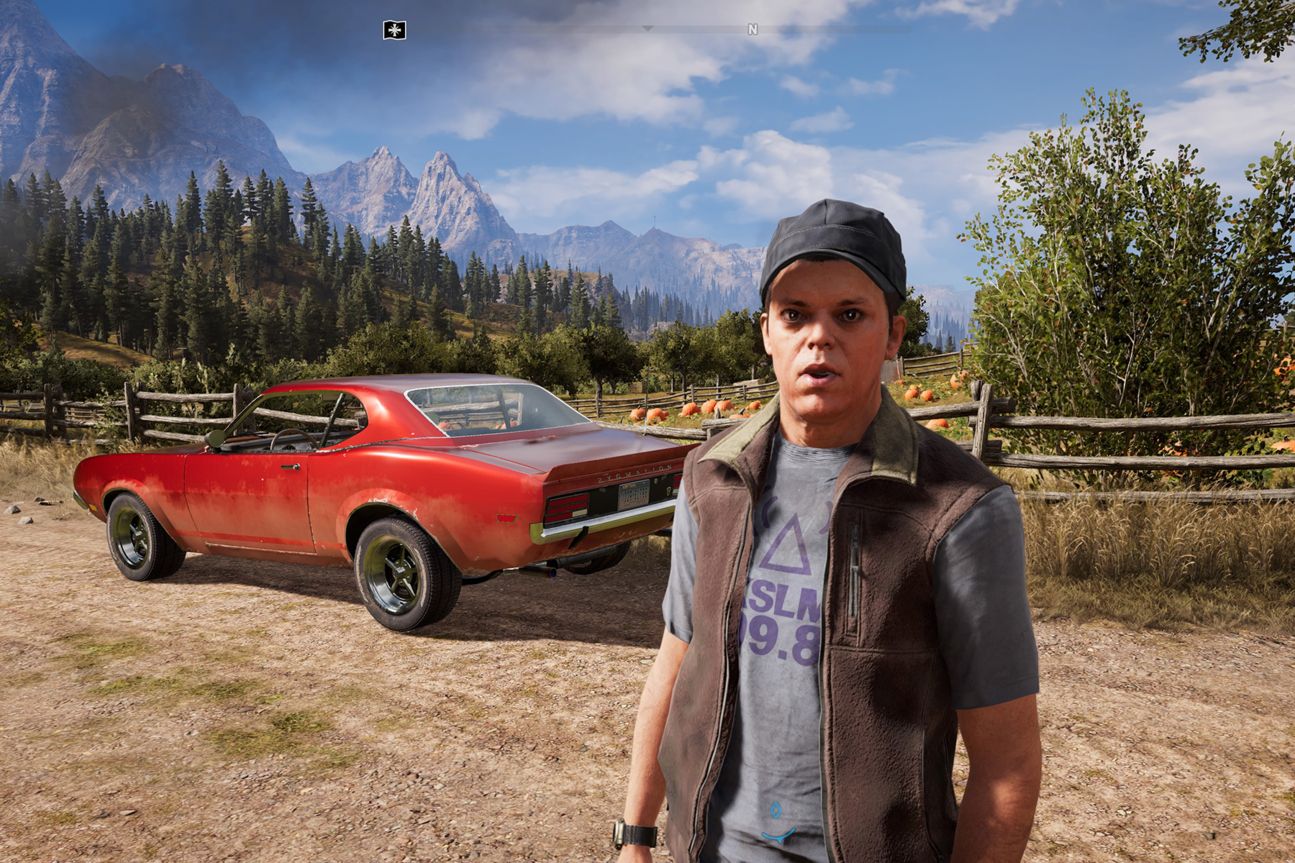Click the N north indicator on the compass
Screen dimensions: 1295x863
click(x=751, y=30)
